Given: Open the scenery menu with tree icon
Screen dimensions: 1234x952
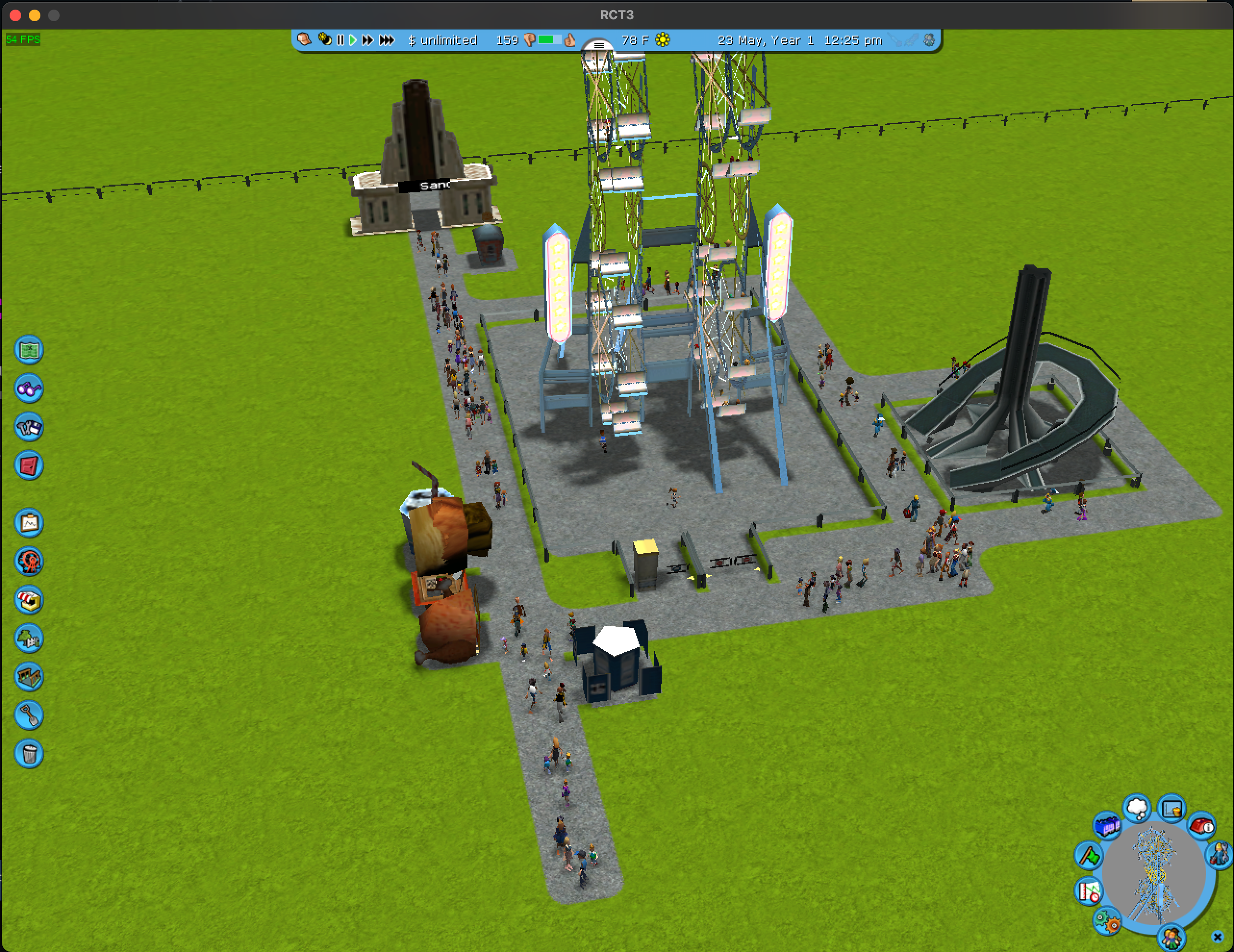Looking at the screenshot, I should 29,639.
